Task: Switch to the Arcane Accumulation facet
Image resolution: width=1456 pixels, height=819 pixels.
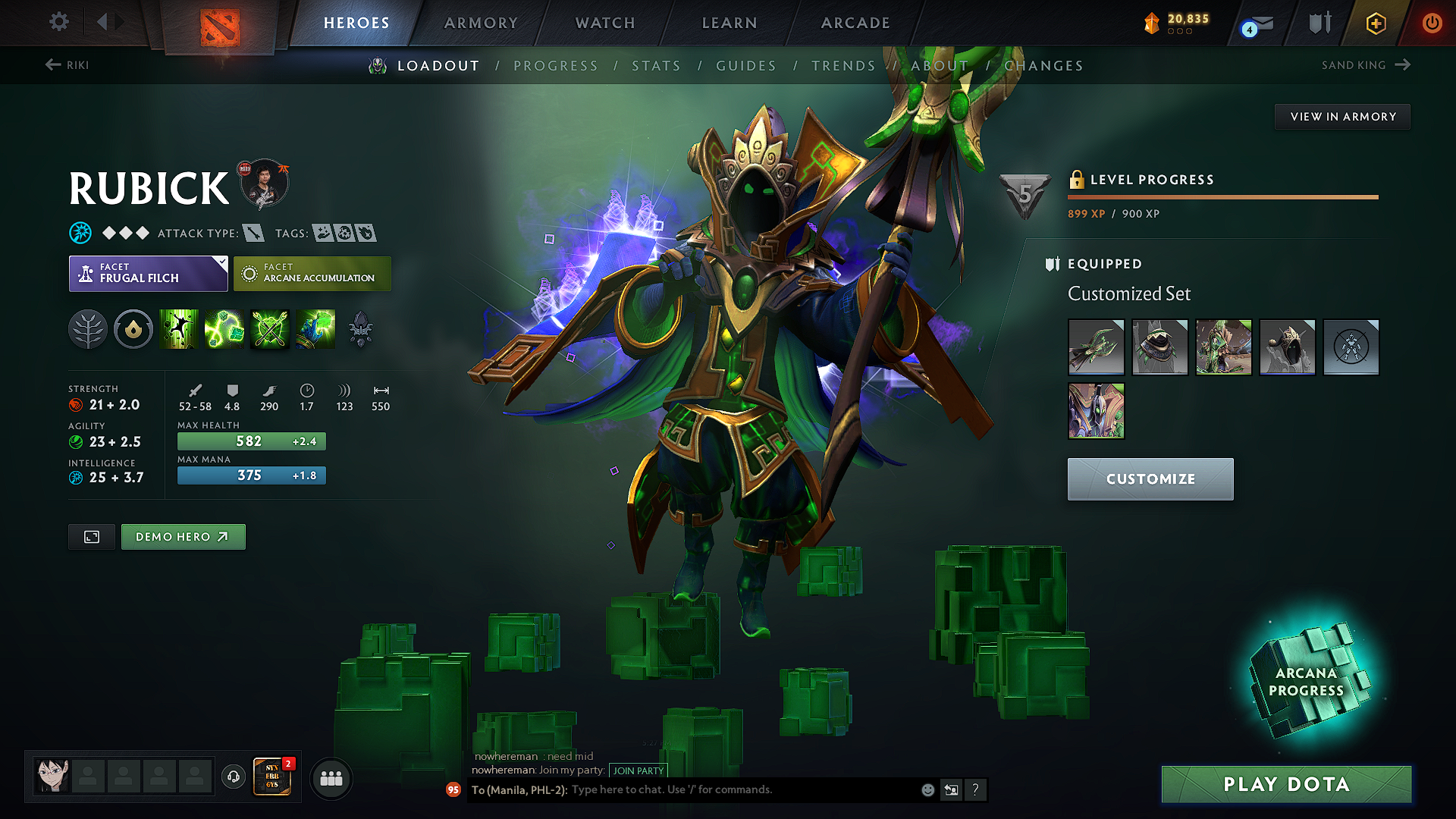Action: [312, 273]
